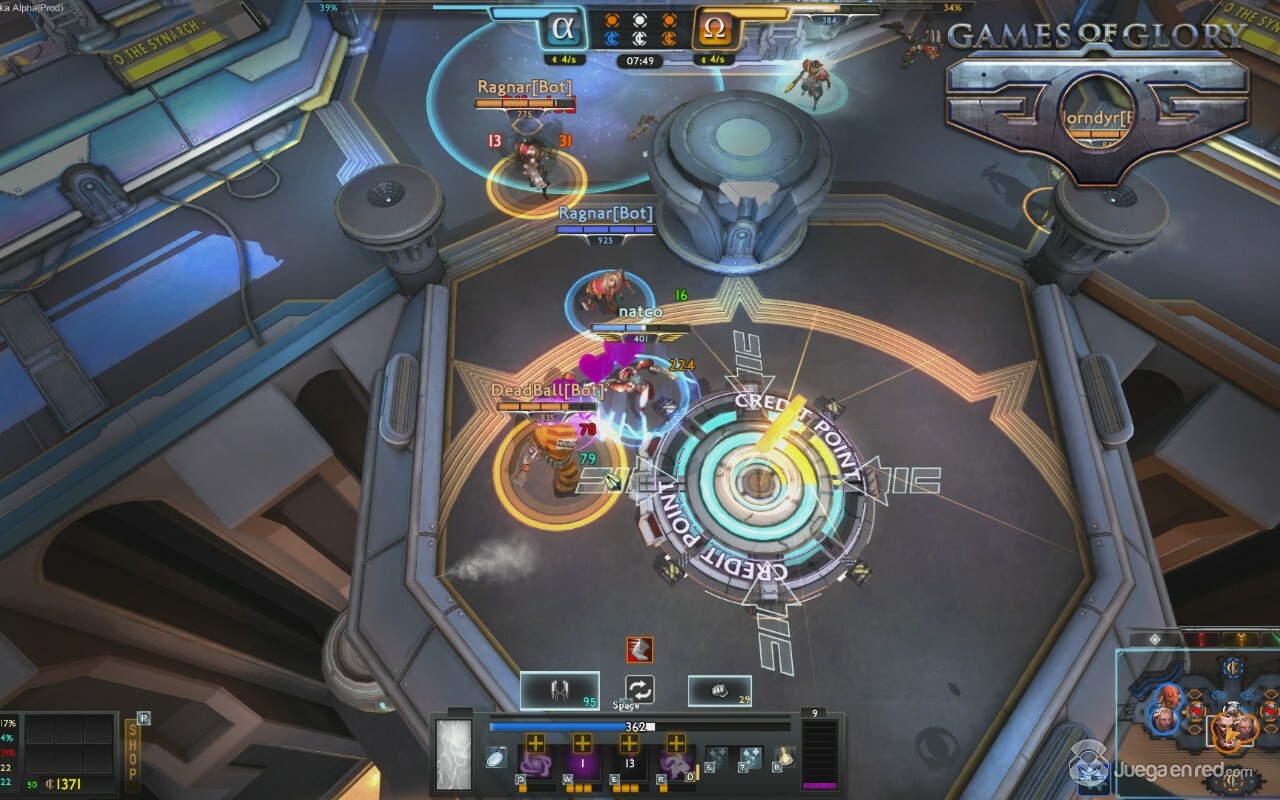Upgrade the Q ability with the plus button

pos(535,743)
